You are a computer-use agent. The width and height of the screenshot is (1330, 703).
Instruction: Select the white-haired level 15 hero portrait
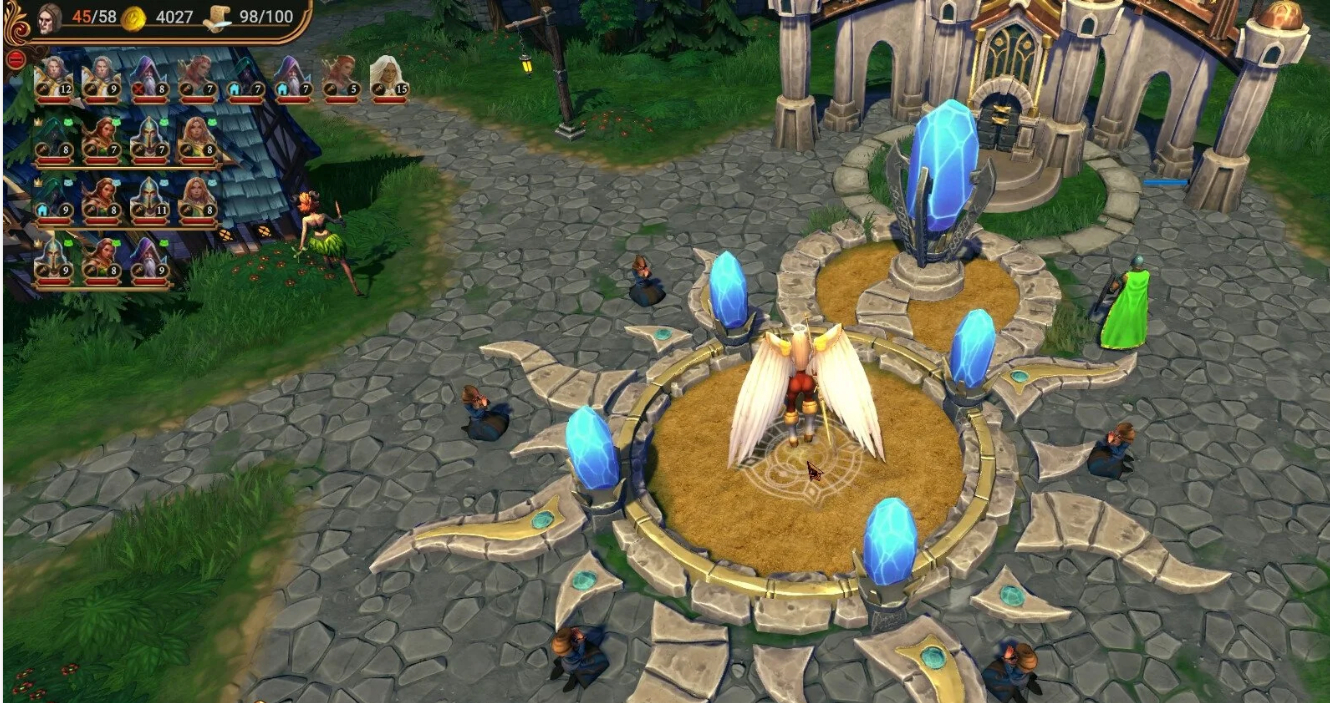pyautogui.click(x=388, y=78)
